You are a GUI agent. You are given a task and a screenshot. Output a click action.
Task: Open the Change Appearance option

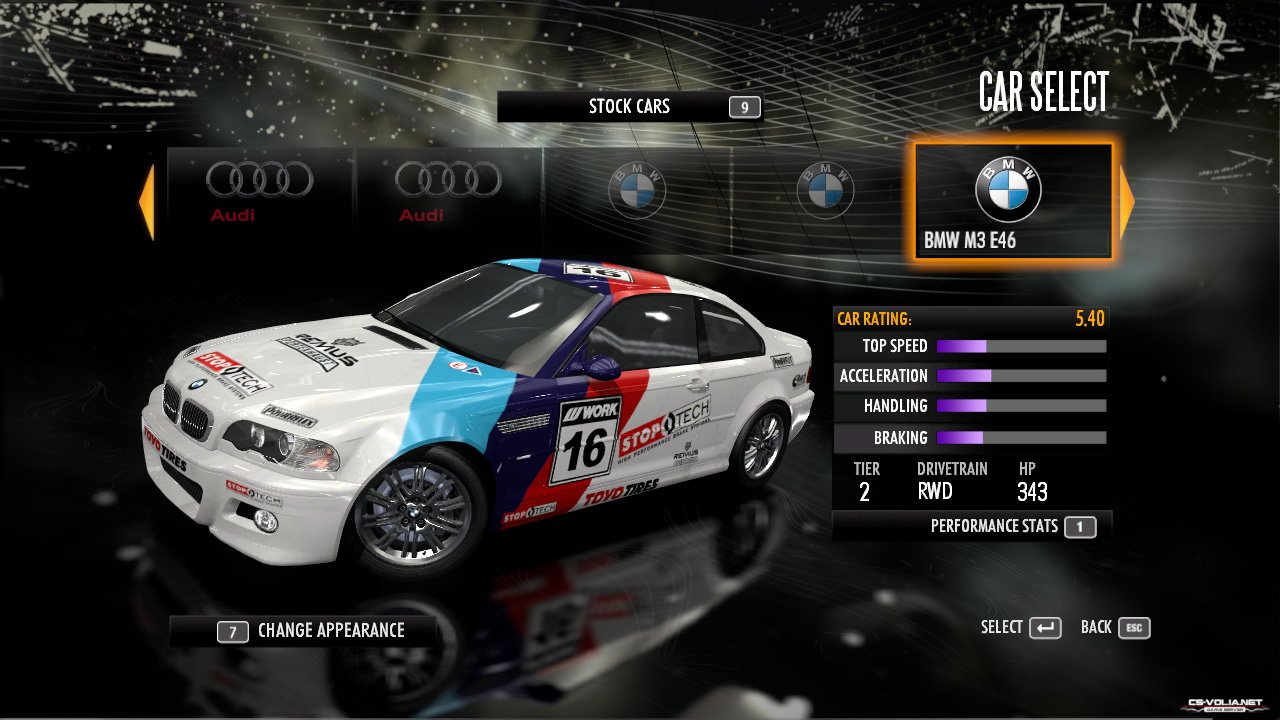point(303,631)
